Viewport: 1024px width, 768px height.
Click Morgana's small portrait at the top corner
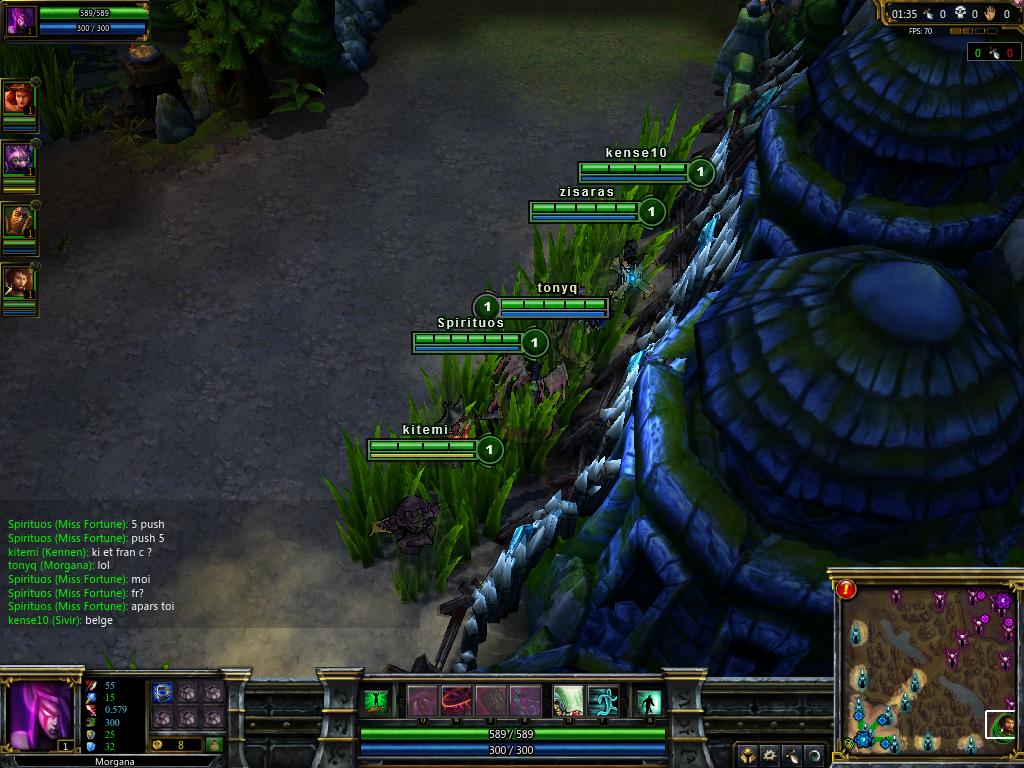point(21,20)
